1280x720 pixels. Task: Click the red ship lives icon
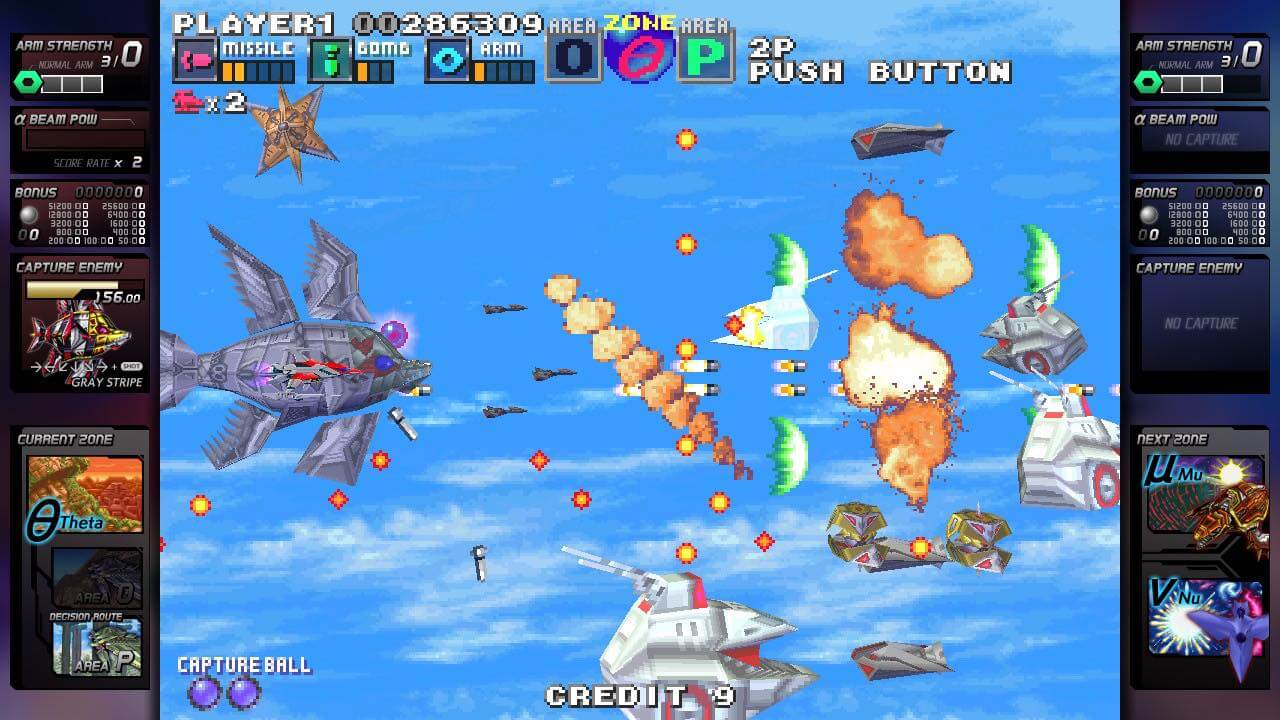[x=188, y=102]
